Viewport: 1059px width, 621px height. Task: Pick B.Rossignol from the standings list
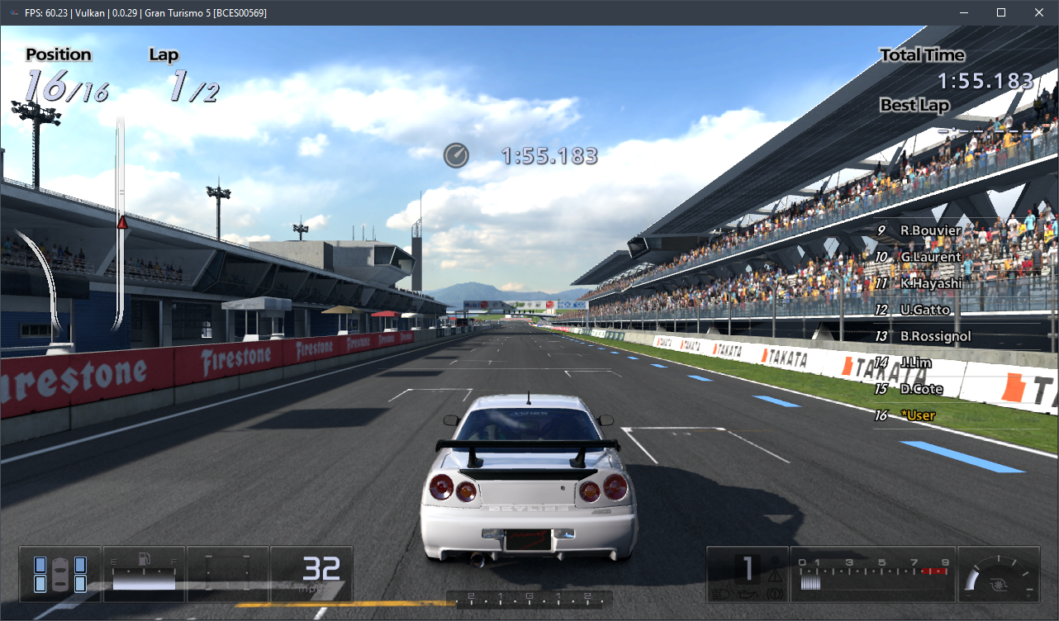(935, 336)
